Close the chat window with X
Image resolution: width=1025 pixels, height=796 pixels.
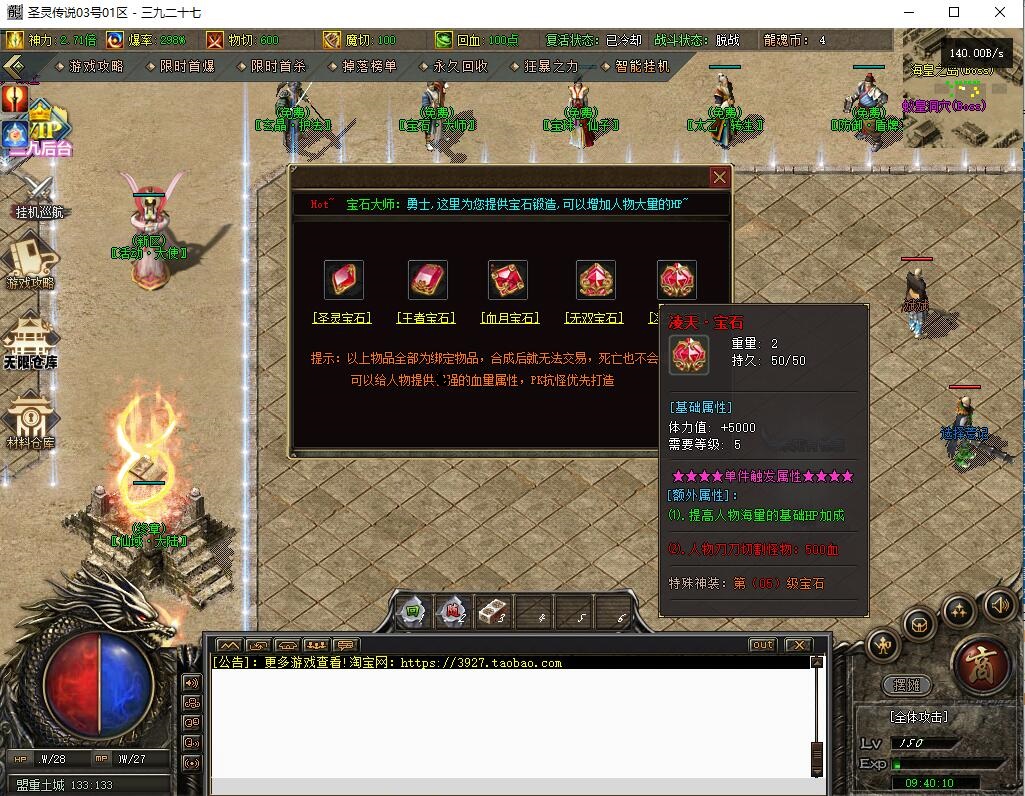point(797,645)
